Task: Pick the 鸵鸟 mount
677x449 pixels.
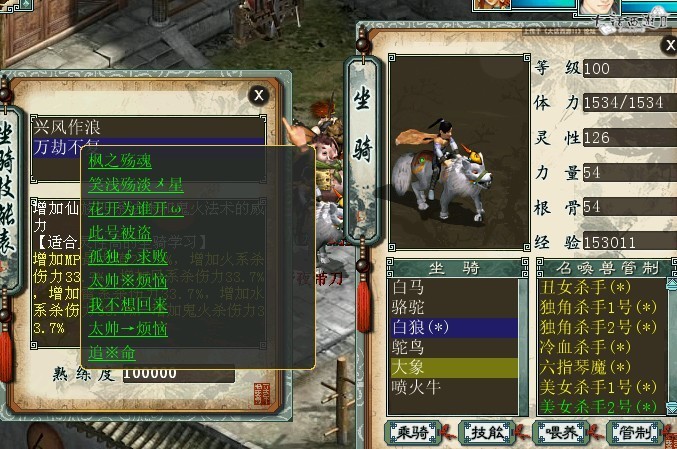Action: pyautogui.click(x=410, y=347)
